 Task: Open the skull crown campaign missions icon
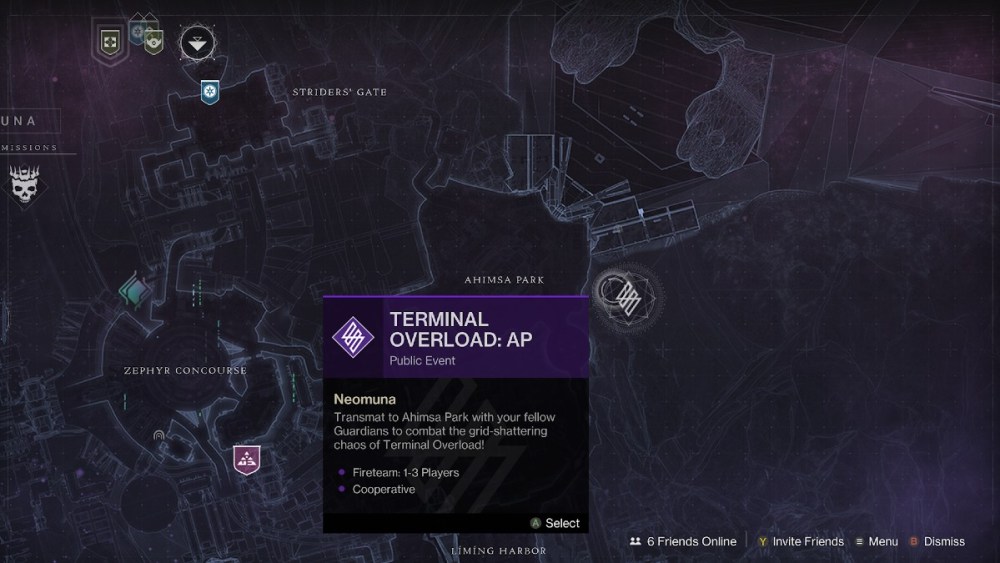coord(25,186)
